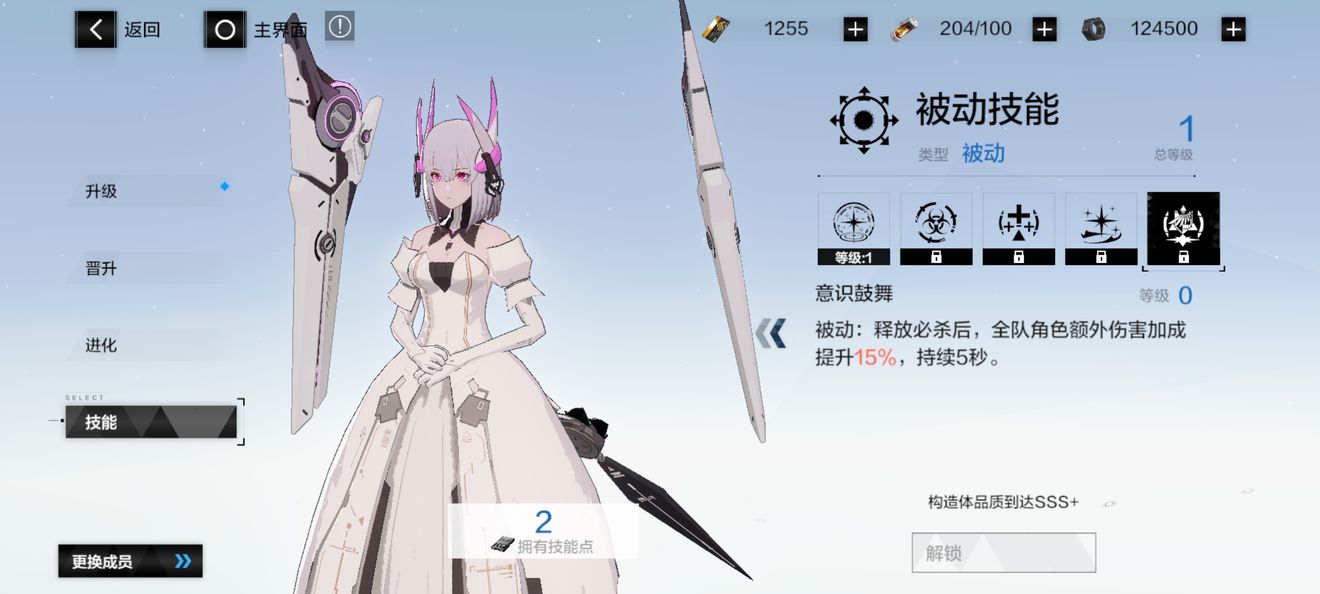Add more of the 124500 nut currency

pyautogui.click(x=1233, y=30)
